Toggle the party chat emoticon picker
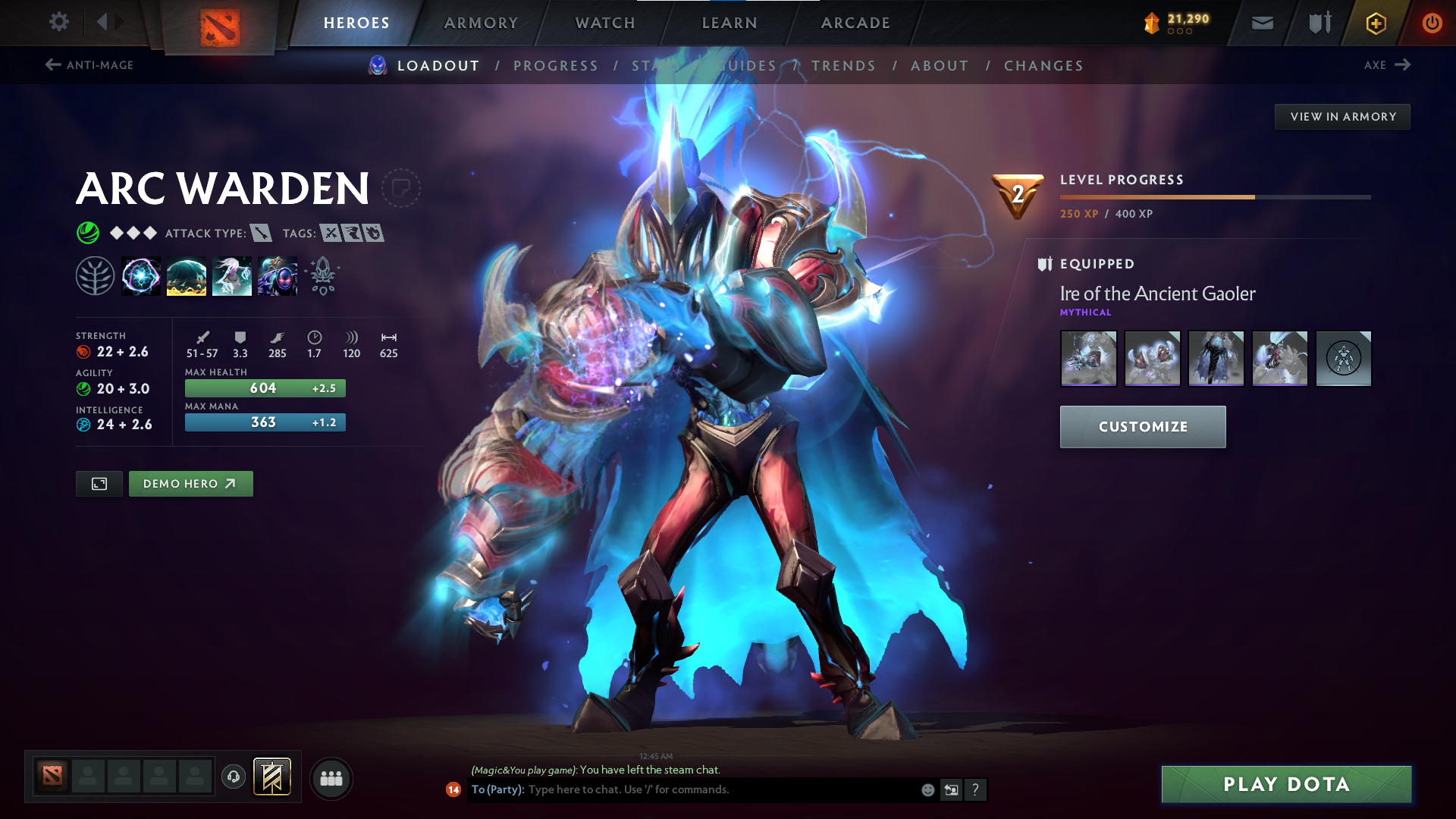The height and width of the screenshot is (819, 1456). [x=927, y=789]
